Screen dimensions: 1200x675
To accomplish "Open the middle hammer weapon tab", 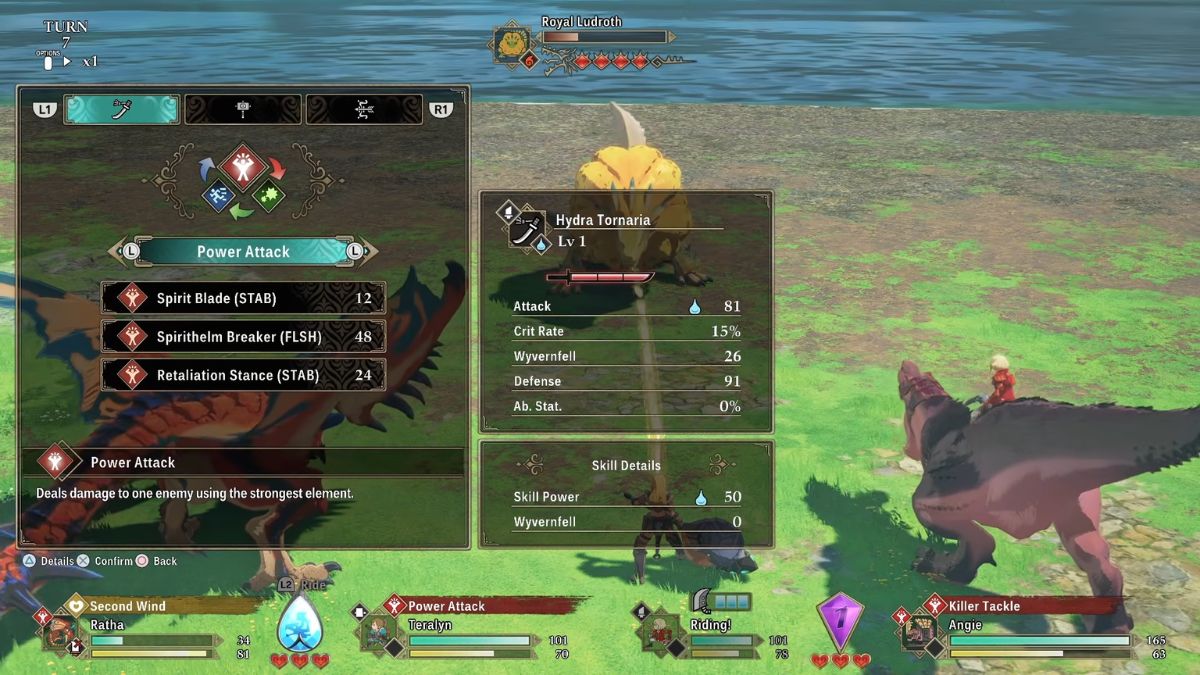I will pyautogui.click(x=243, y=109).
